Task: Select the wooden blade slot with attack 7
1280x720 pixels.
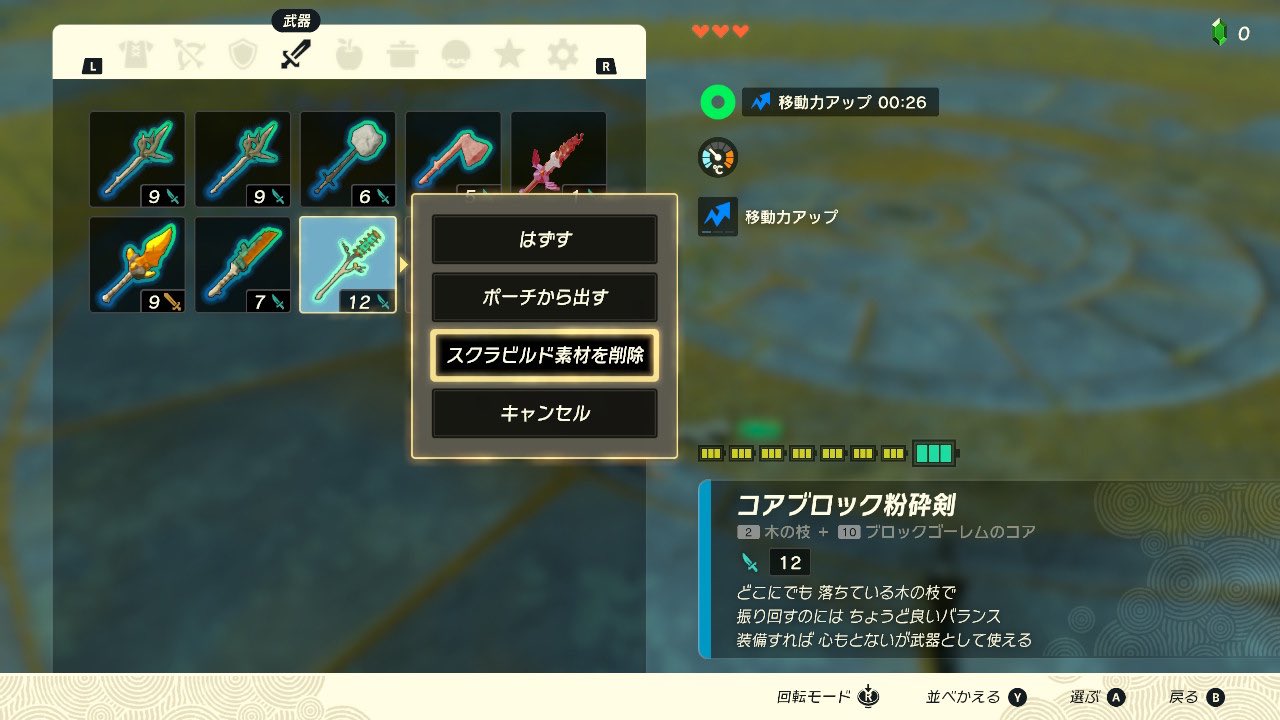Action: 243,265
